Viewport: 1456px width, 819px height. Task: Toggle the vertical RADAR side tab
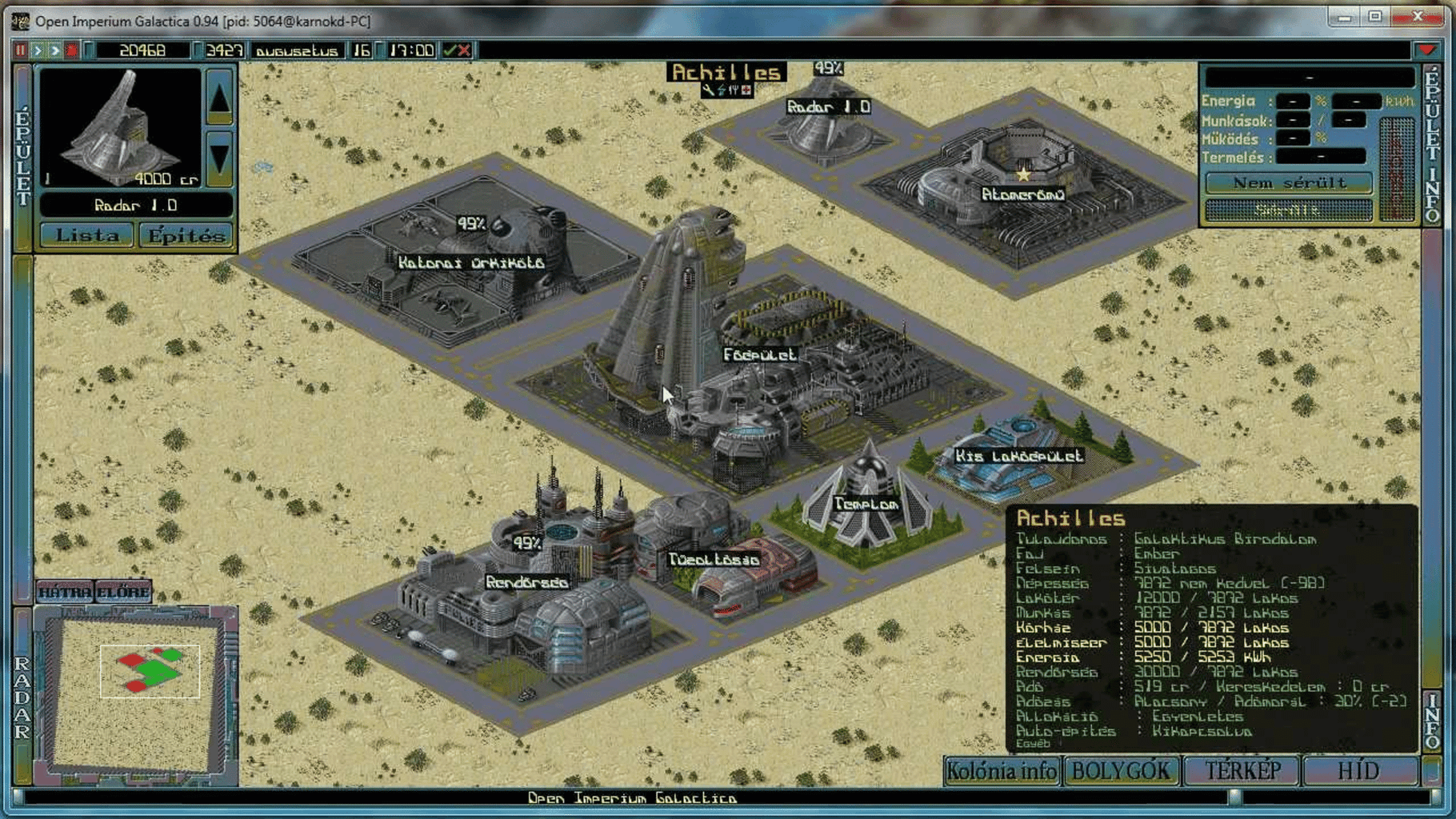point(22,696)
